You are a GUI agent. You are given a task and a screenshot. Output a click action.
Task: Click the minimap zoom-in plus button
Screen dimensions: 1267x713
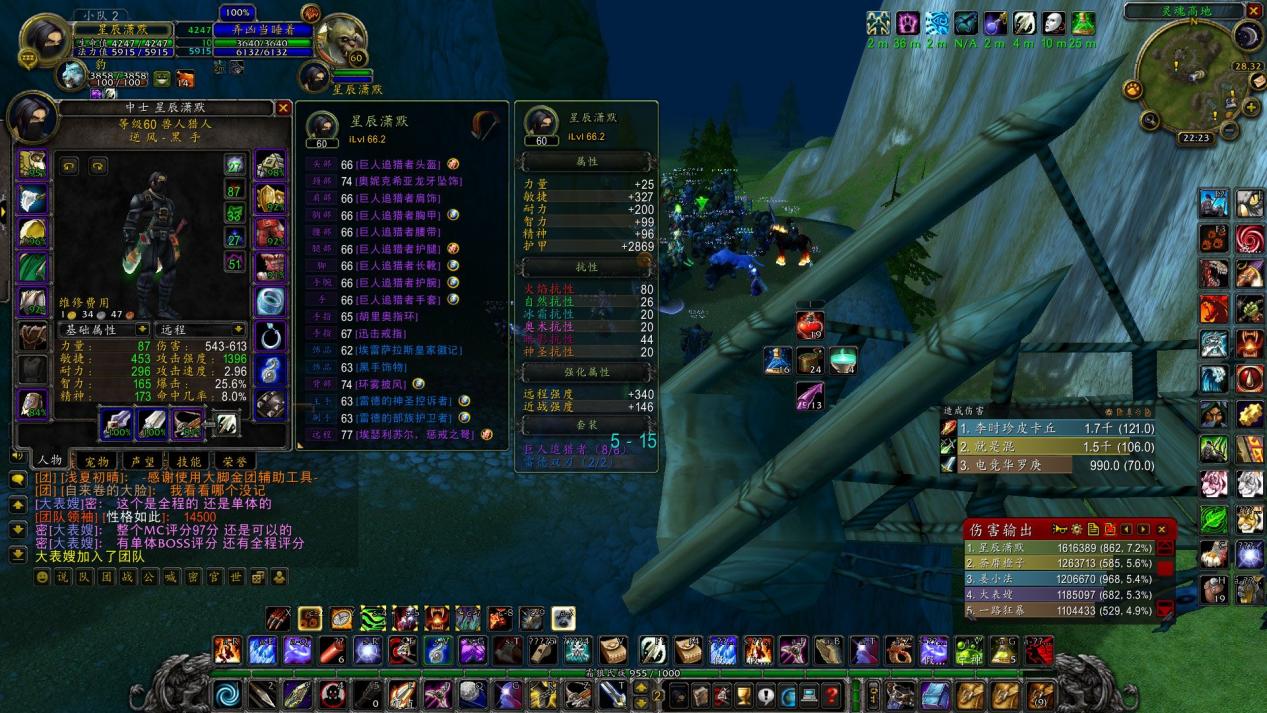(1251, 107)
